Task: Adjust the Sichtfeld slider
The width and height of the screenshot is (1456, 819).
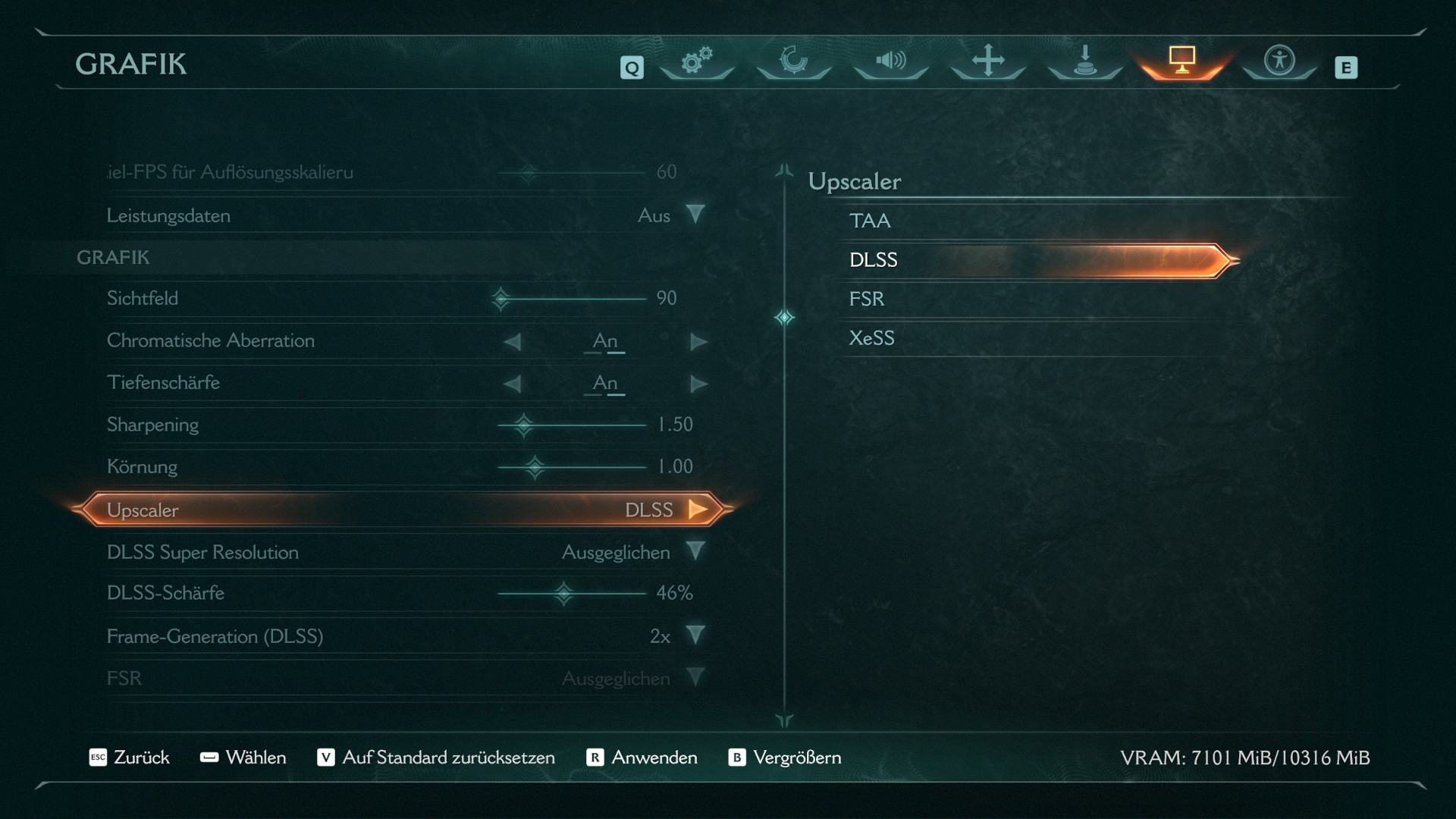Action: pyautogui.click(x=501, y=299)
